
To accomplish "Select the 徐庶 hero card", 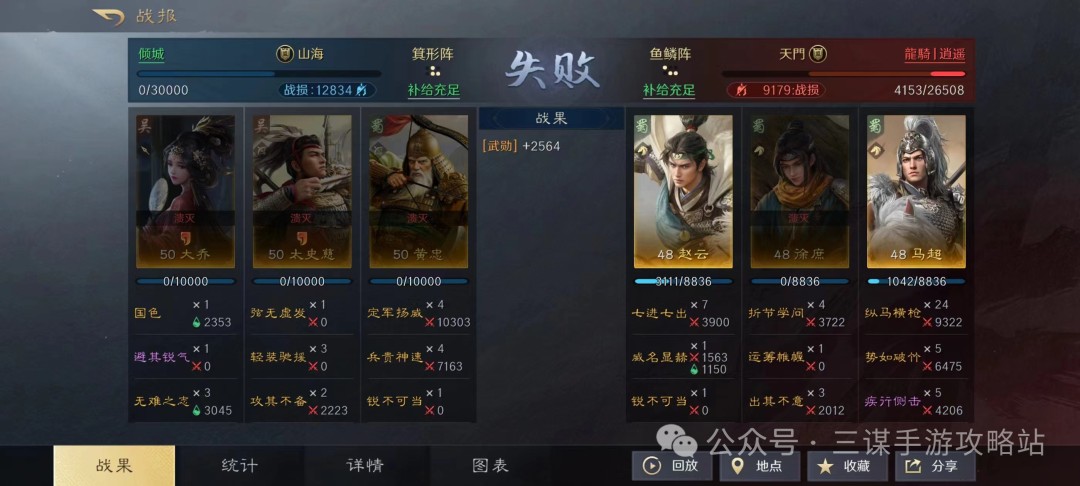I will (x=800, y=191).
